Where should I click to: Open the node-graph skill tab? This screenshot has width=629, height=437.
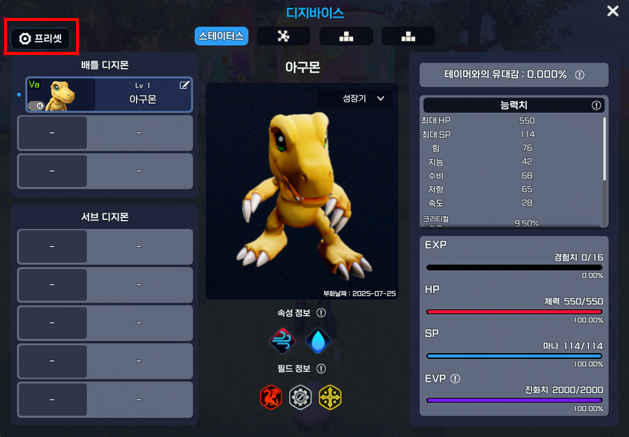[x=283, y=36]
